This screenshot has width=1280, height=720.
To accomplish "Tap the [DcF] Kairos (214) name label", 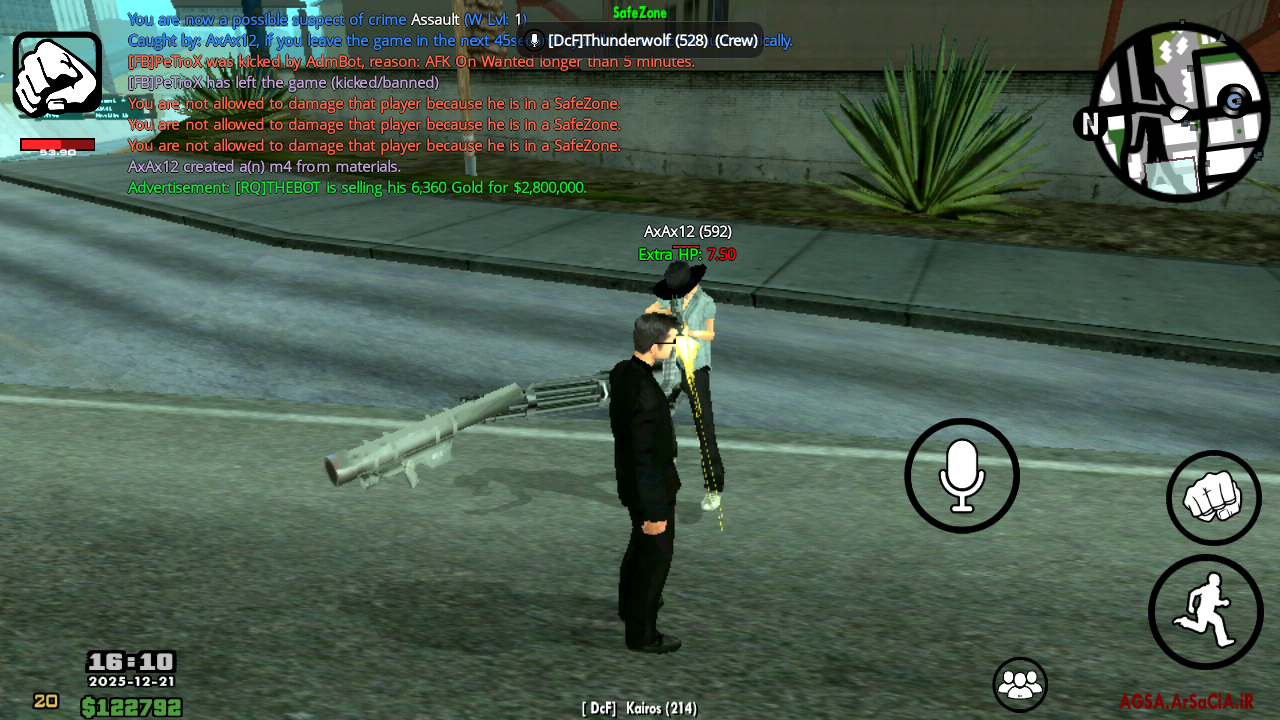I will [x=639, y=707].
